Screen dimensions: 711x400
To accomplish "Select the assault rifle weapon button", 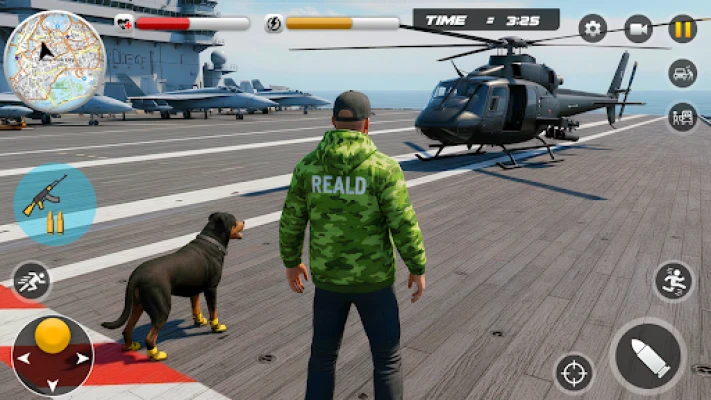I will pos(55,204).
